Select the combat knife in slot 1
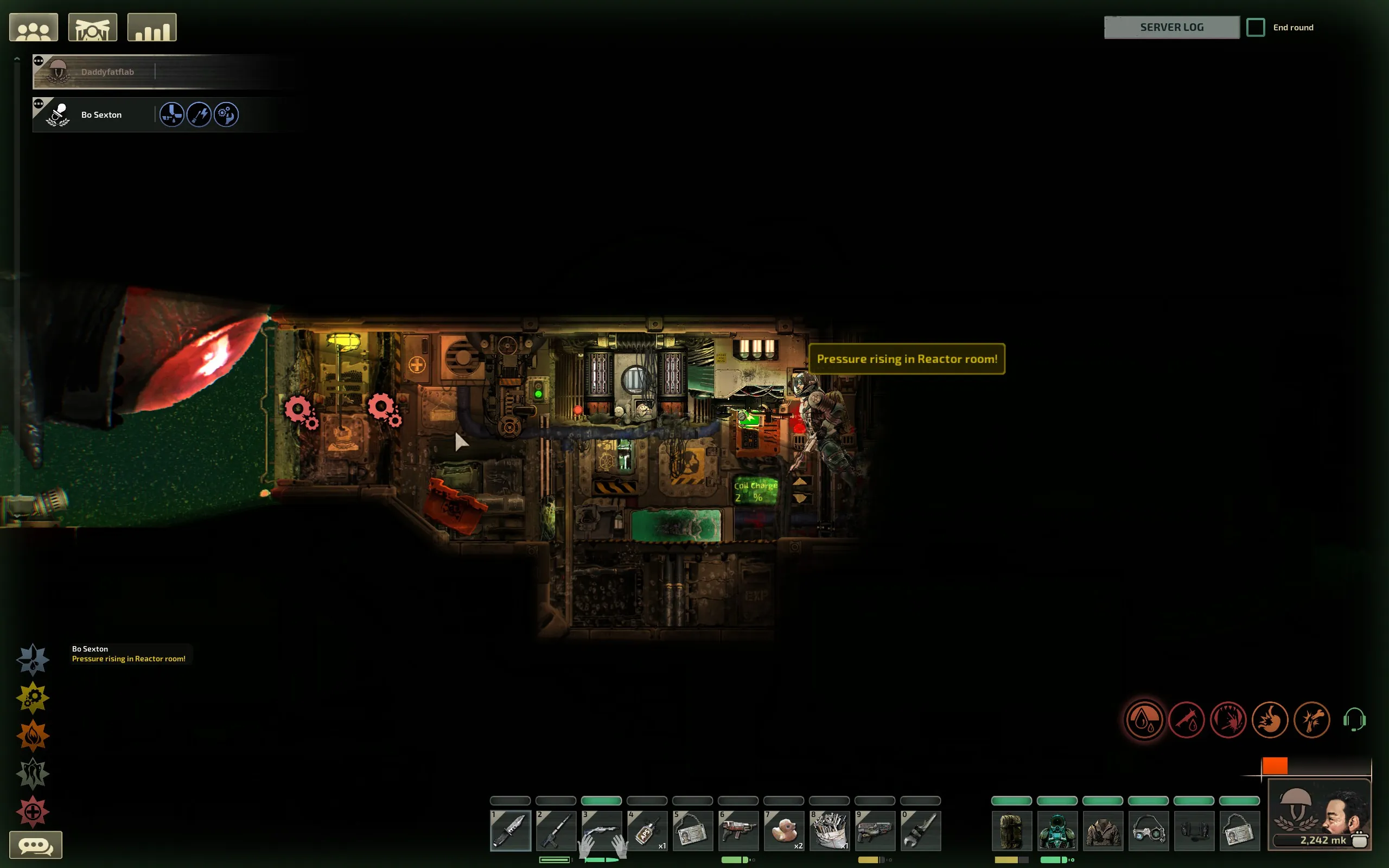1389x868 pixels. pos(510,831)
